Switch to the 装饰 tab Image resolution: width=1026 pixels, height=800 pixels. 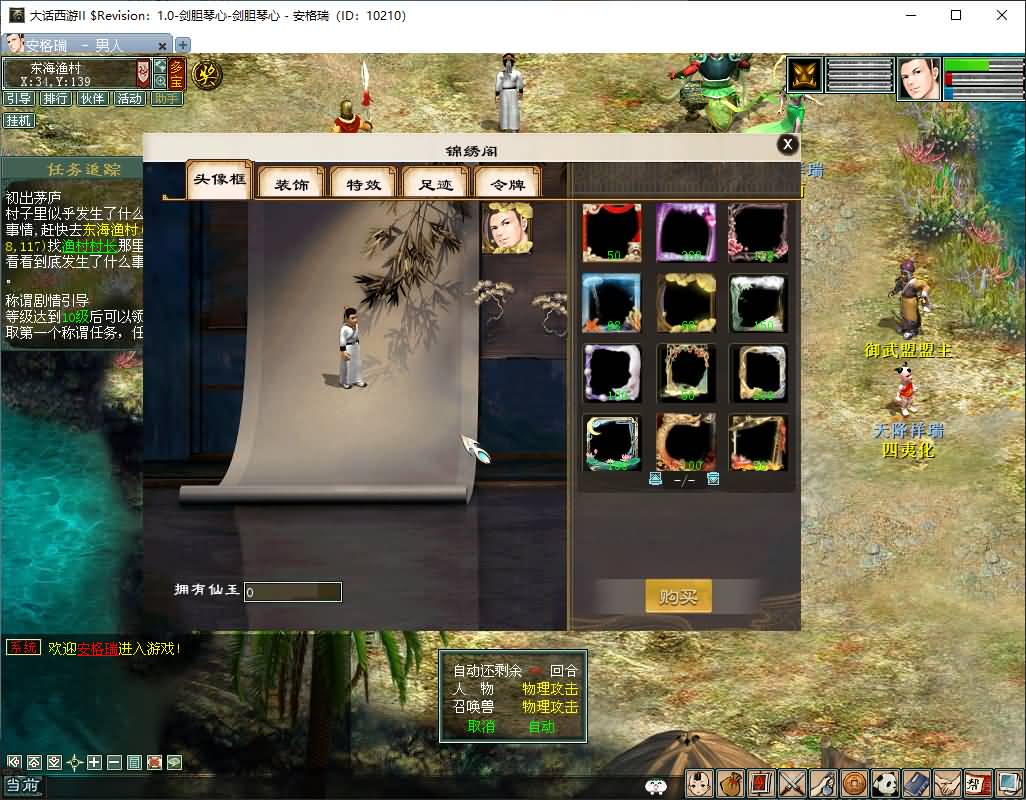click(292, 184)
